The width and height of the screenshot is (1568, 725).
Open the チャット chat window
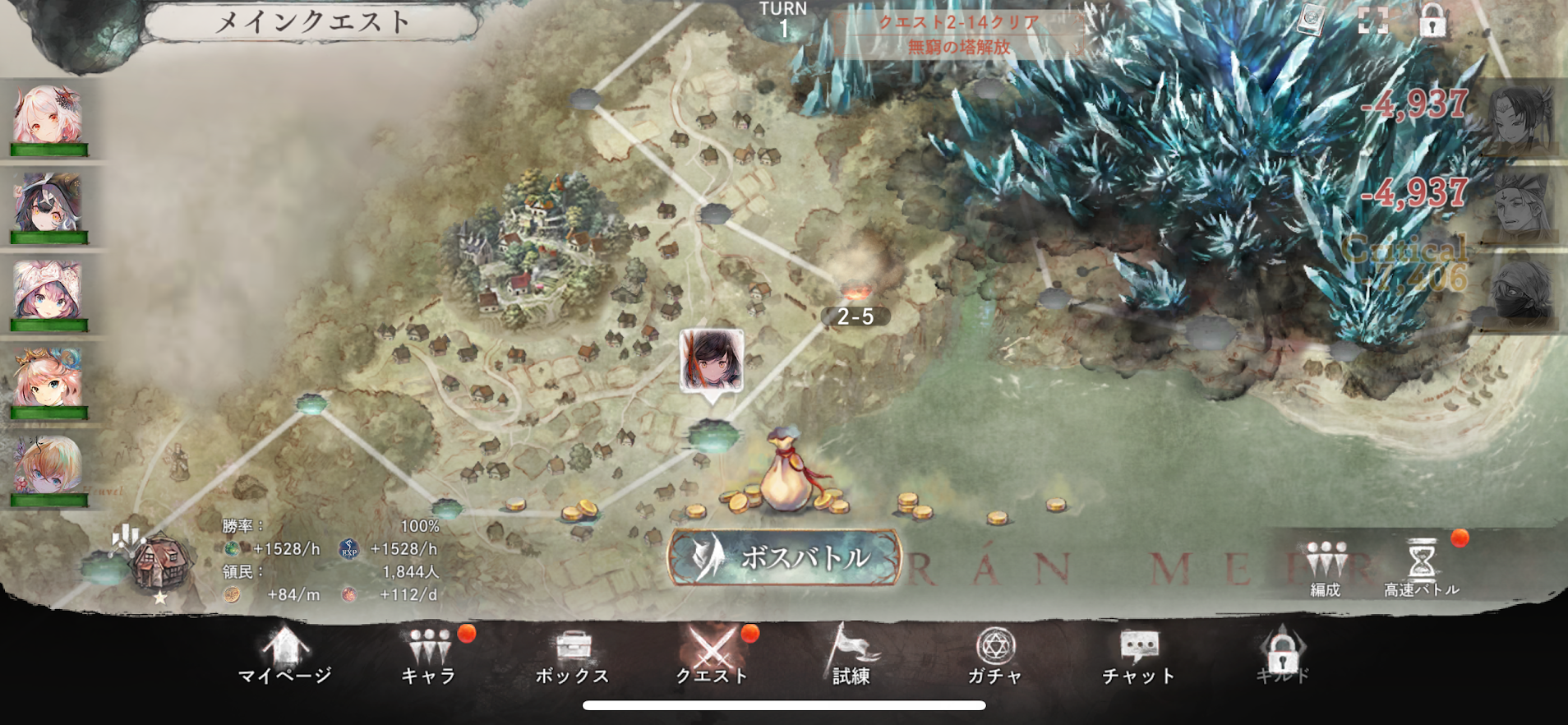point(1138,656)
